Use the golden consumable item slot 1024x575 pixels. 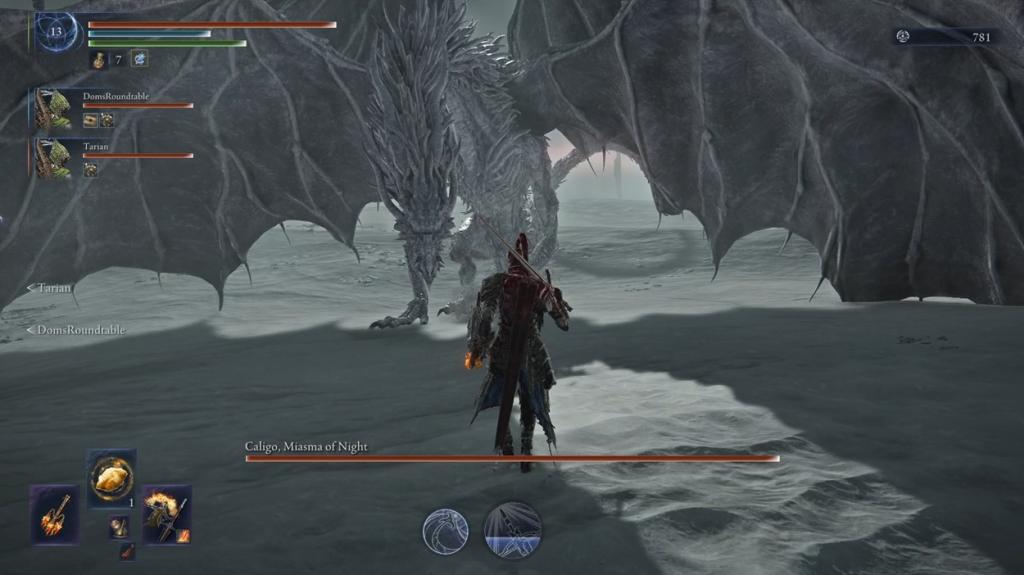pyautogui.click(x=111, y=478)
